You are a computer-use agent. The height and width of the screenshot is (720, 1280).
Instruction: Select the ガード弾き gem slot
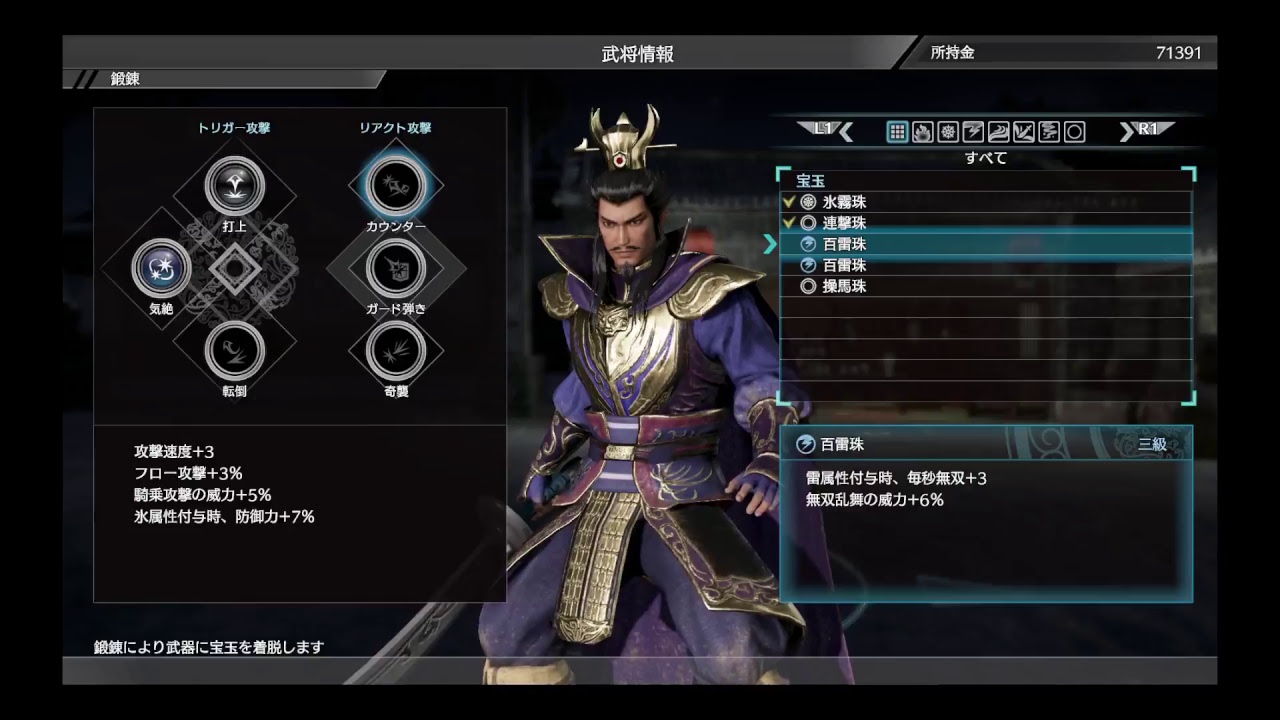pos(394,269)
